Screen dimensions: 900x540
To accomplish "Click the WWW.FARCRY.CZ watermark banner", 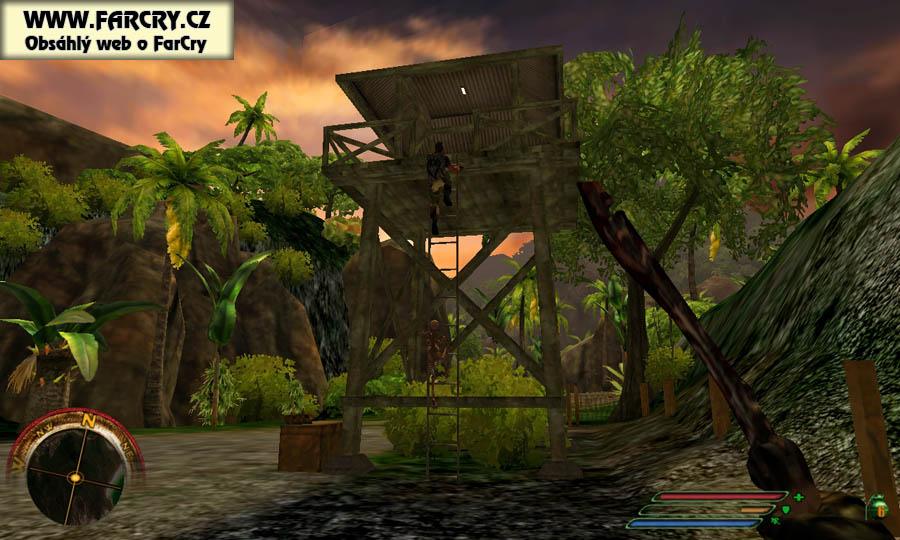I will click(117, 29).
